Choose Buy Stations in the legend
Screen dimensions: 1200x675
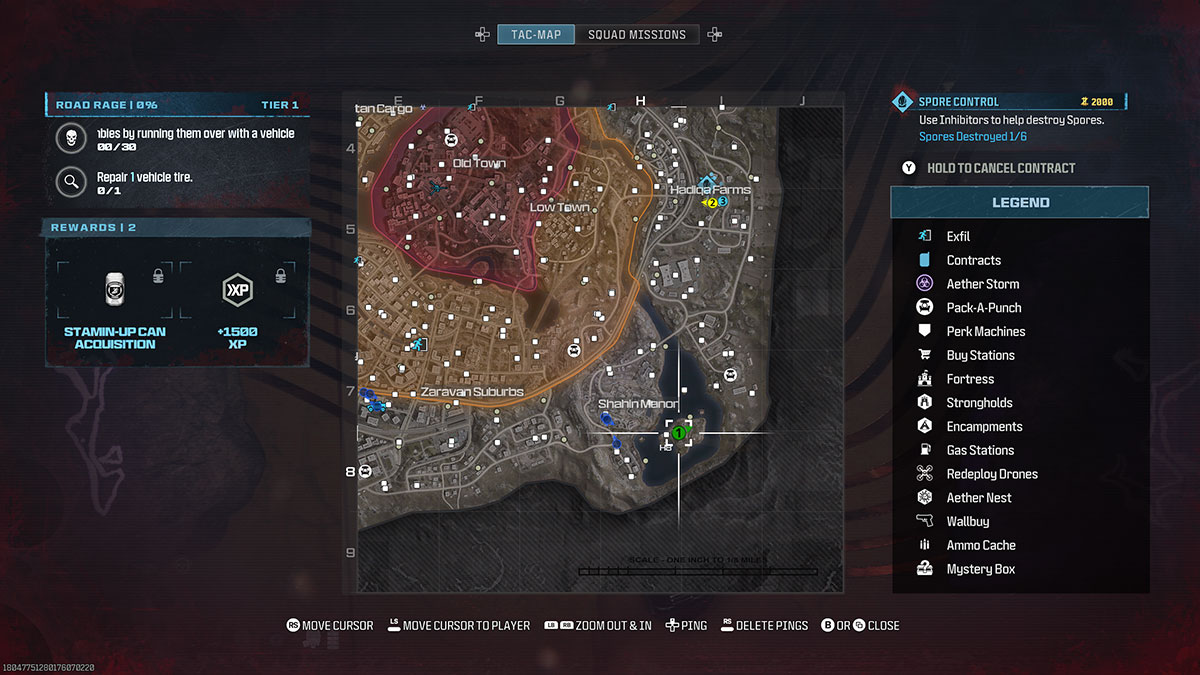[x=980, y=355]
